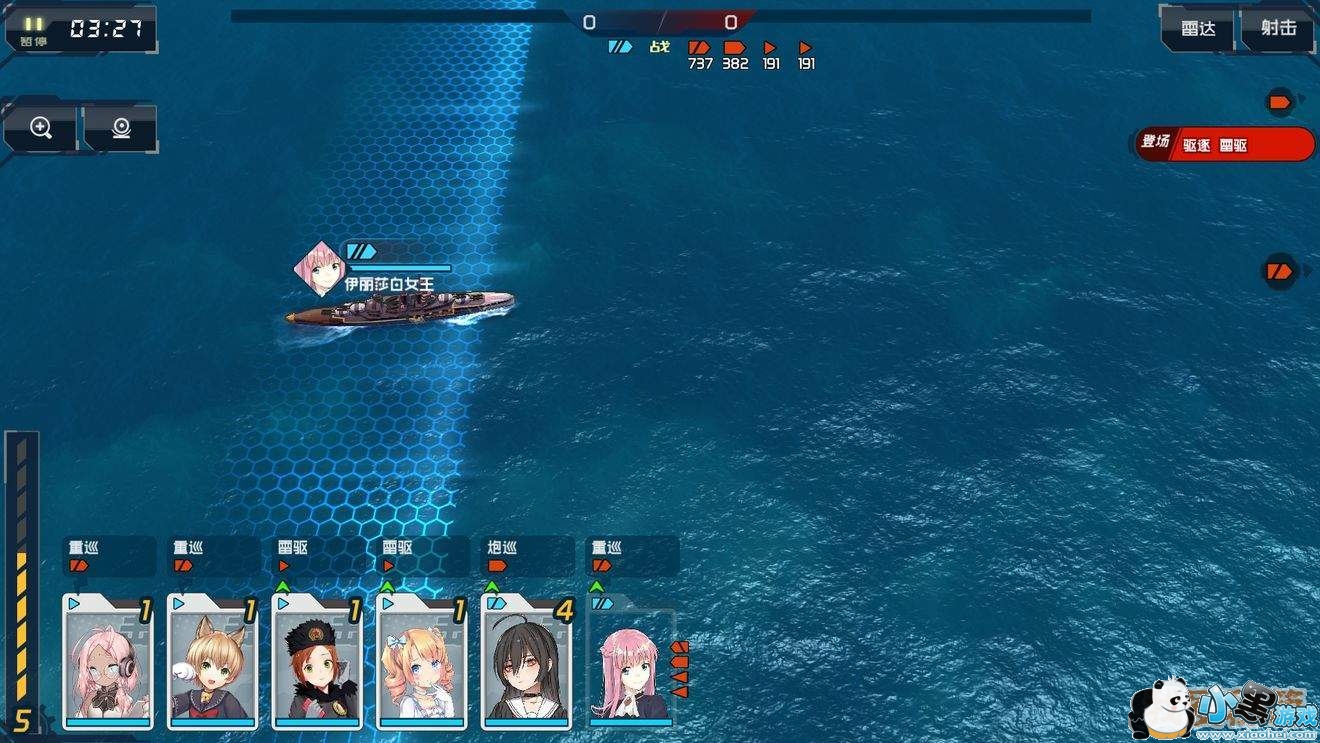Image resolution: width=1320 pixels, height=743 pixels.
Task: Open the 雷达 radar button
Action: [x=1198, y=29]
